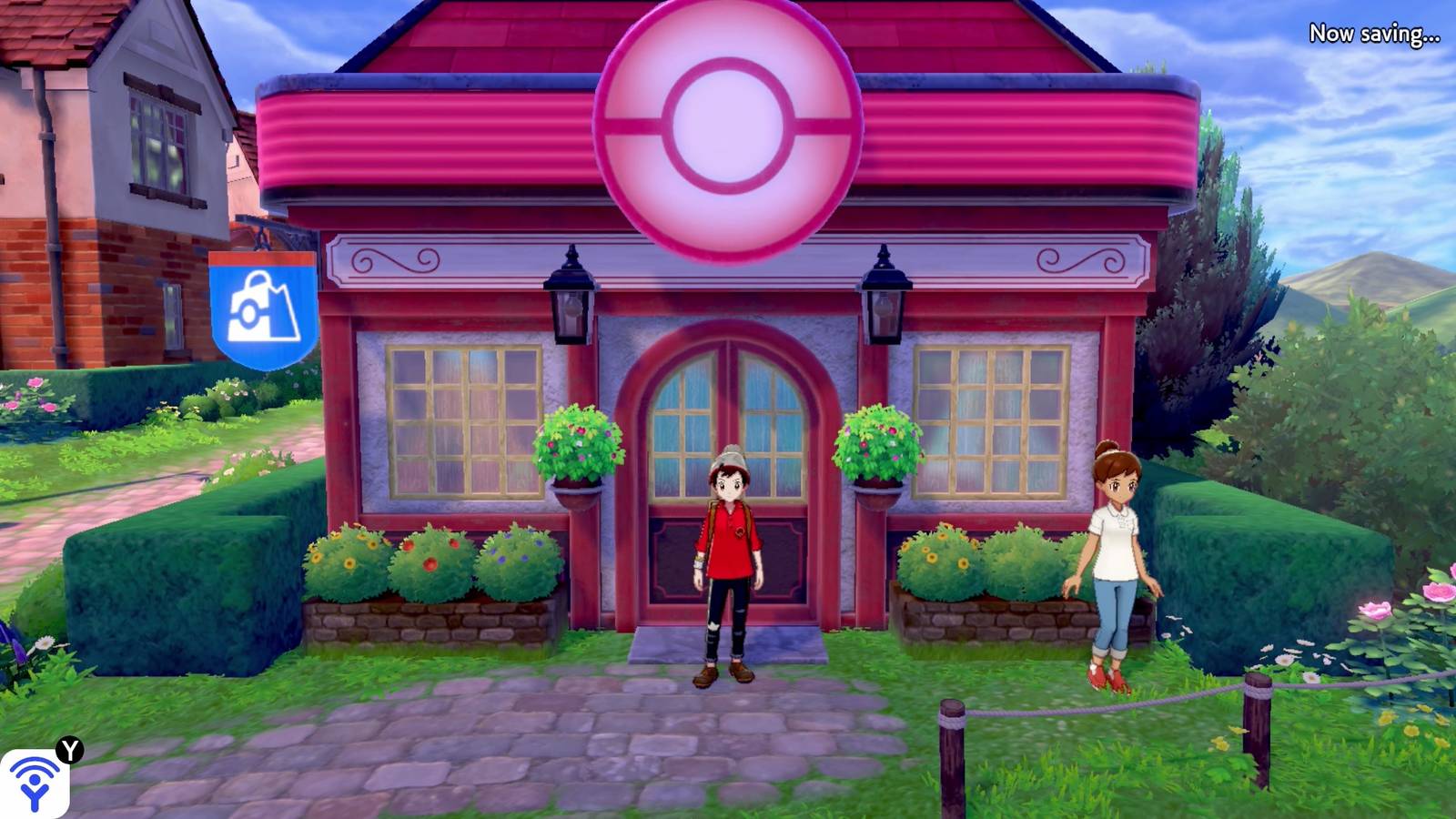Click the red flower in the left planter box
1456x819 pixels.
428,564
